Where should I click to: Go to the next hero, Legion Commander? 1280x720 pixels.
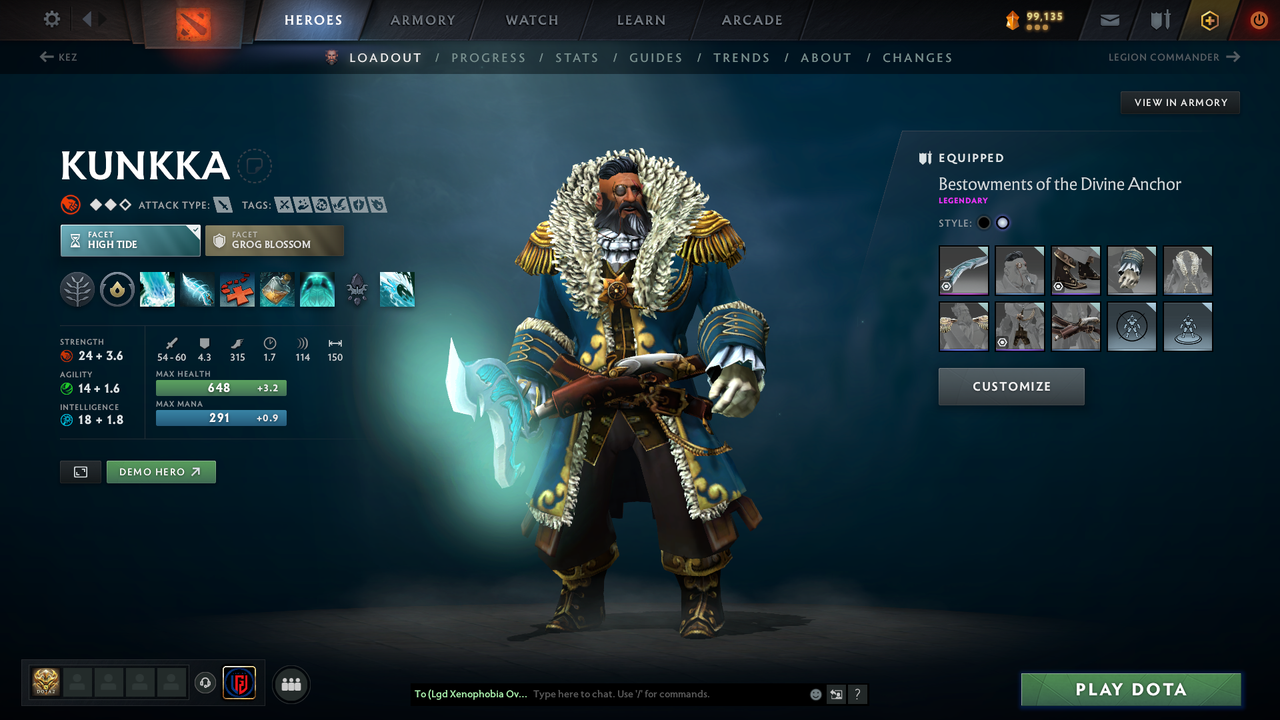(x=1174, y=57)
